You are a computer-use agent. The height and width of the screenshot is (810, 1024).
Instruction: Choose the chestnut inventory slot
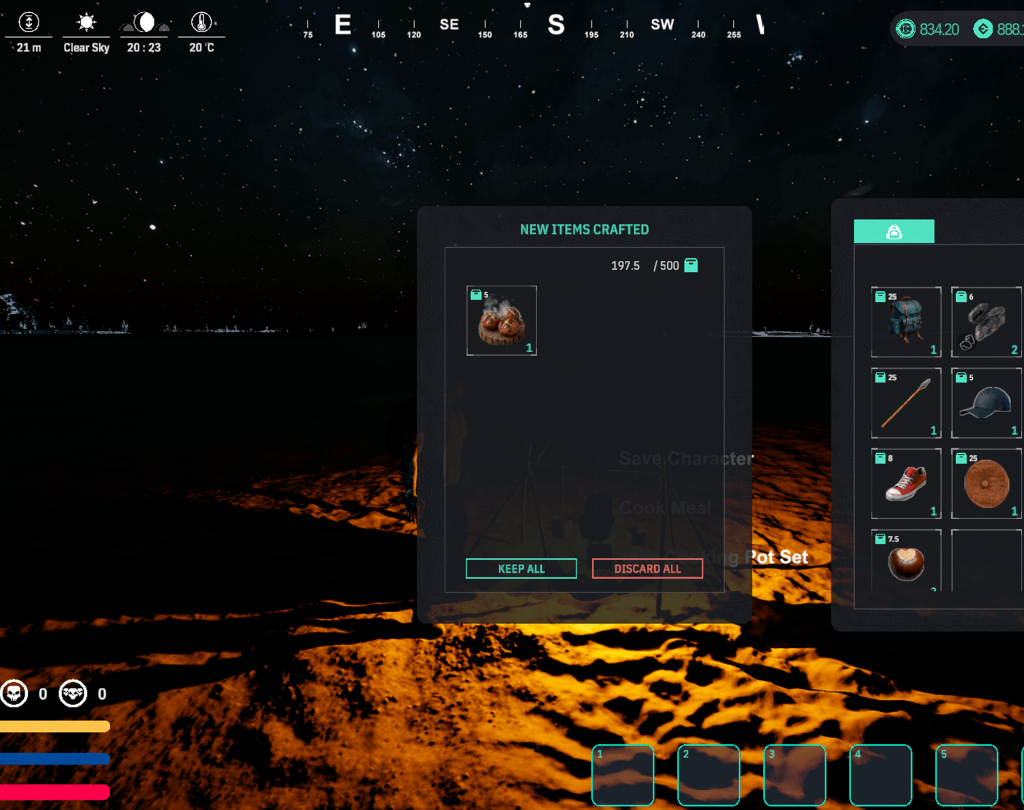pyautogui.click(x=906, y=562)
